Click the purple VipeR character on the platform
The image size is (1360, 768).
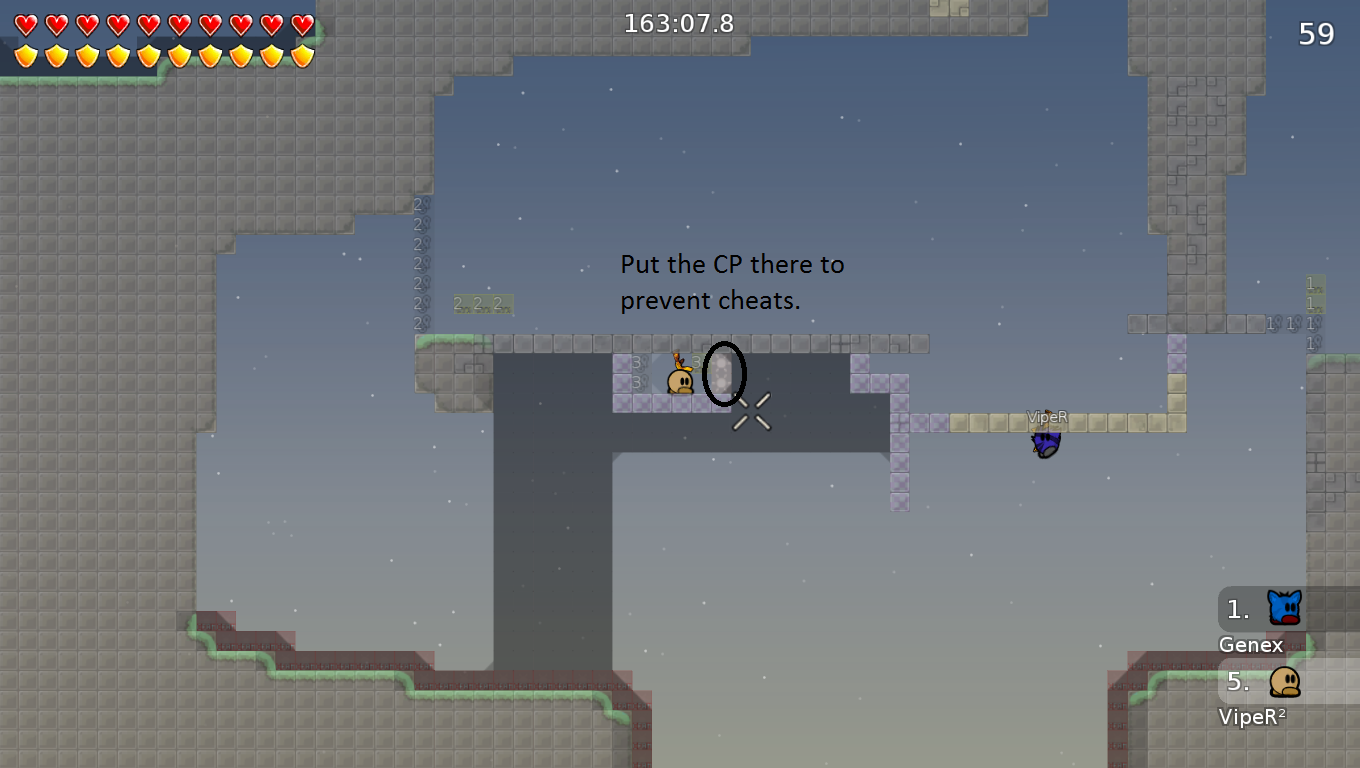click(x=1045, y=441)
